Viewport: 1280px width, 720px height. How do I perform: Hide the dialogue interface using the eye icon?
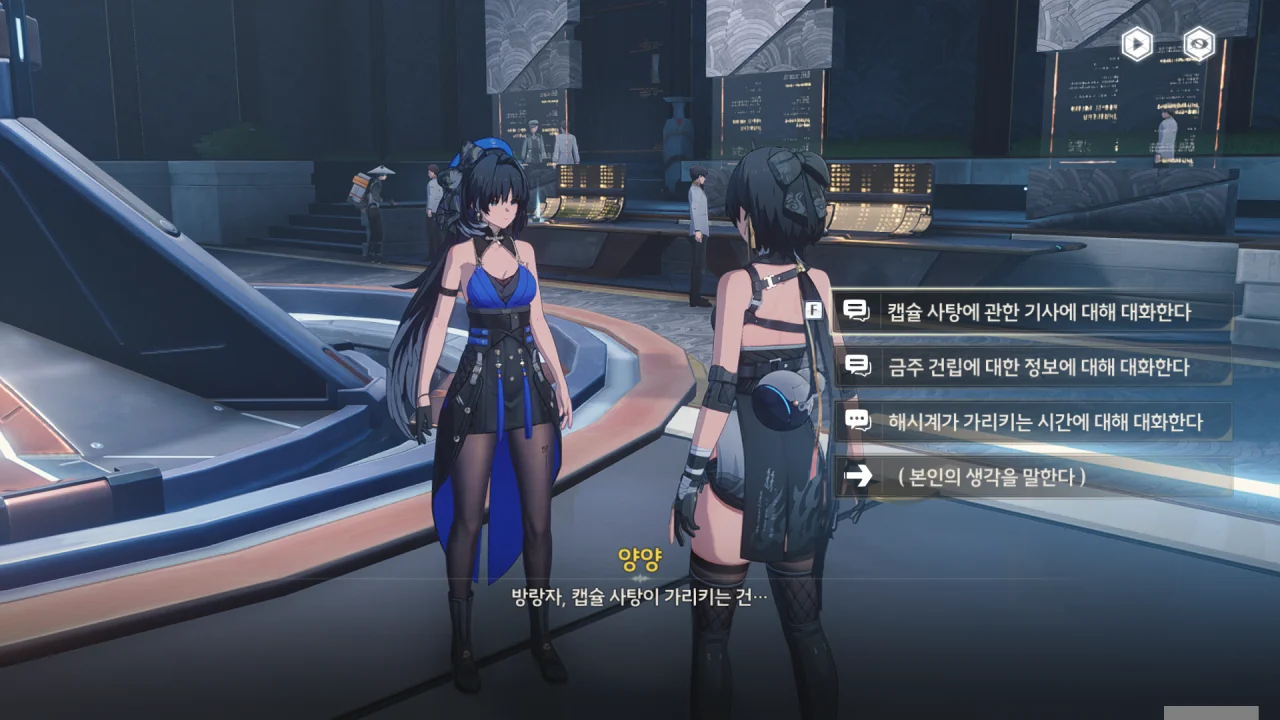coord(1199,44)
